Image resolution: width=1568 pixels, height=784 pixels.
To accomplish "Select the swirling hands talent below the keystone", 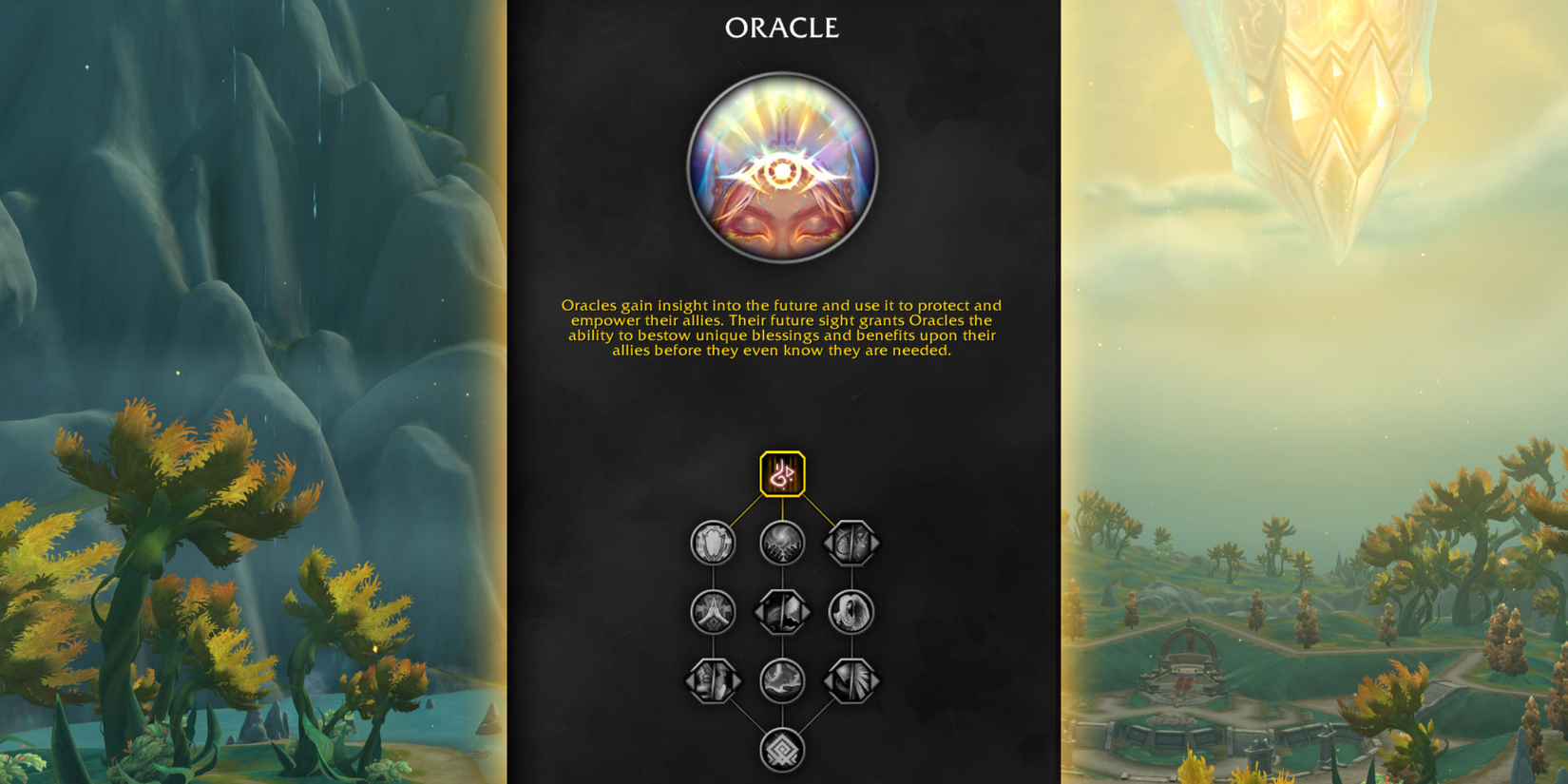I will (782, 545).
